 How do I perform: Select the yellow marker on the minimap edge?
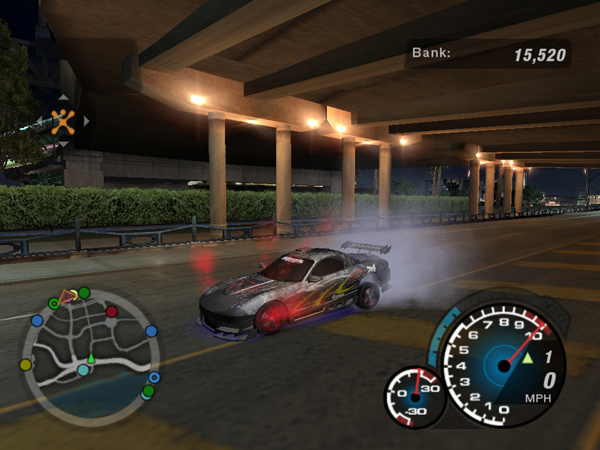click(x=25, y=364)
